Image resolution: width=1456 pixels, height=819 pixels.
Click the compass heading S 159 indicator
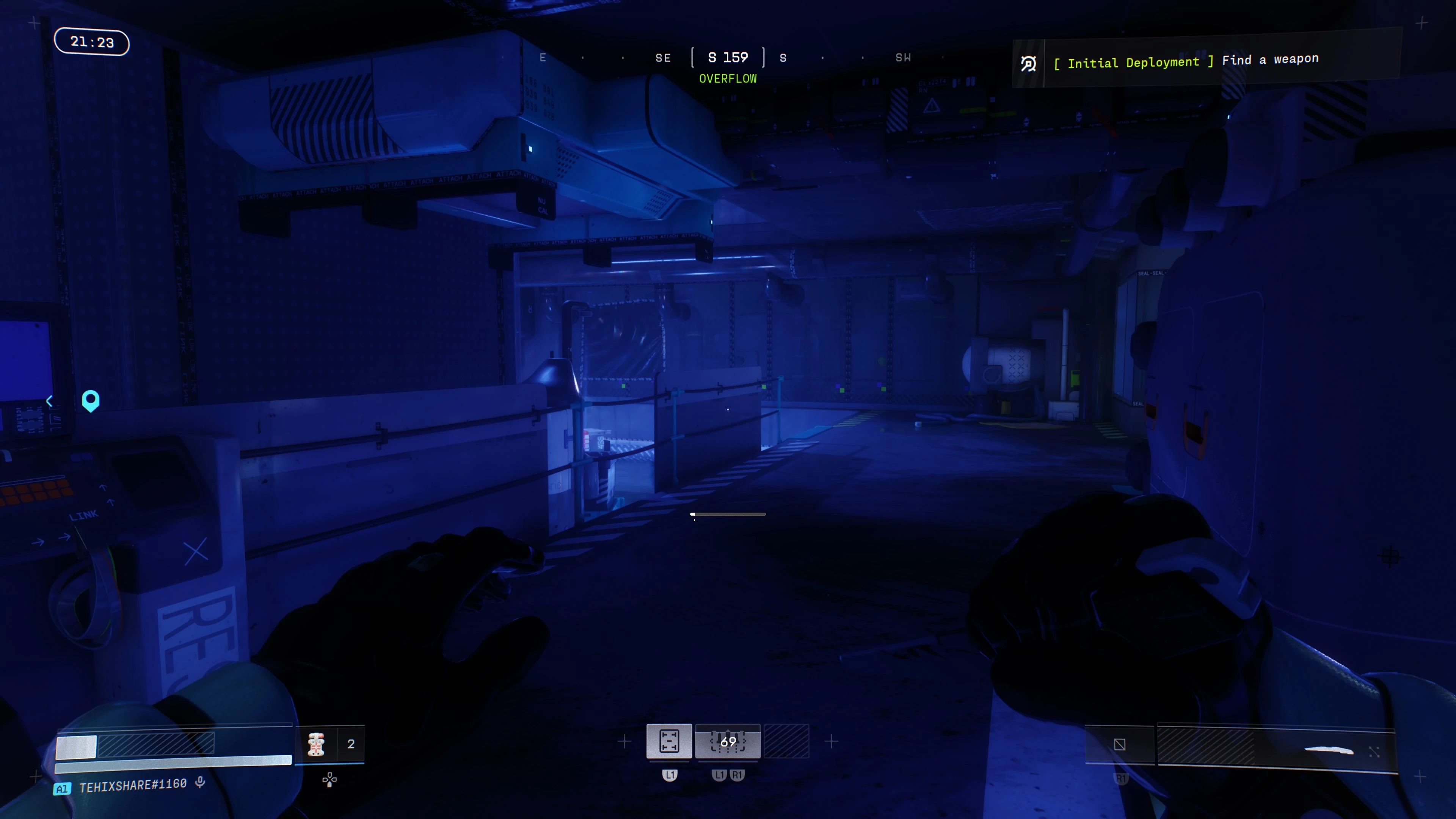(728, 58)
